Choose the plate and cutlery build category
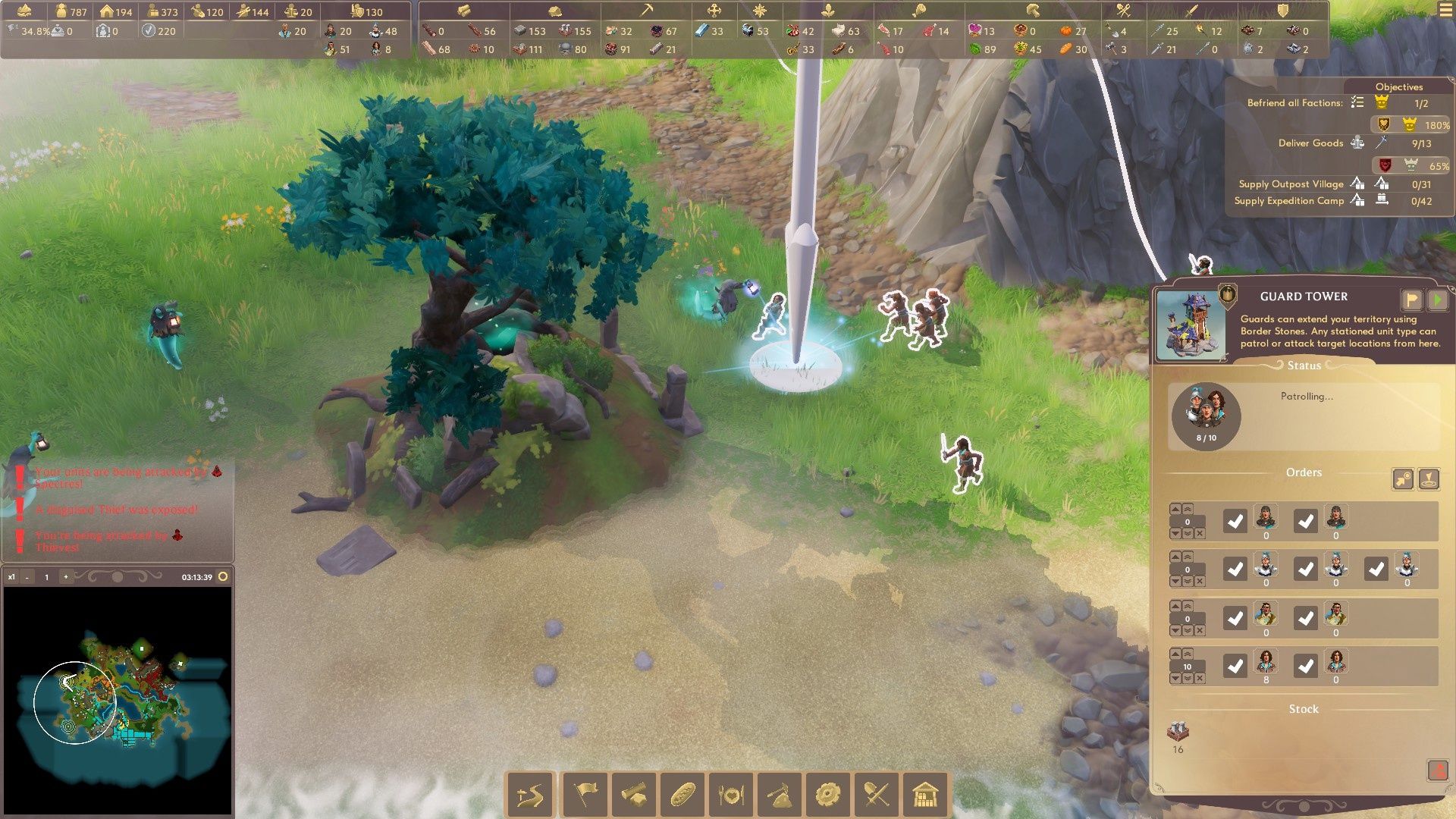1456x819 pixels. click(730, 795)
